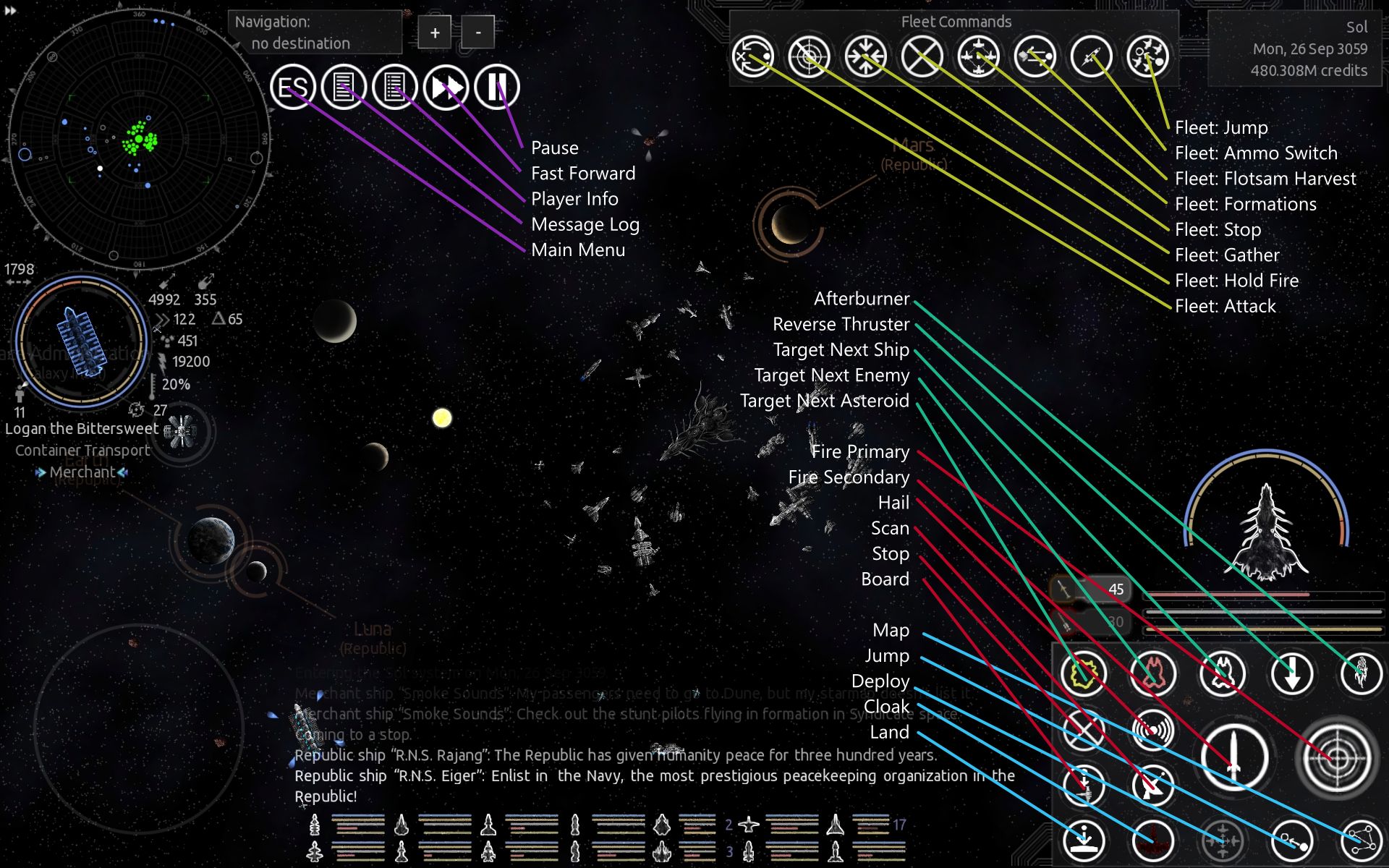This screenshot has height=868, width=1389.
Task: Open the star Map
Action: pos(1361,841)
